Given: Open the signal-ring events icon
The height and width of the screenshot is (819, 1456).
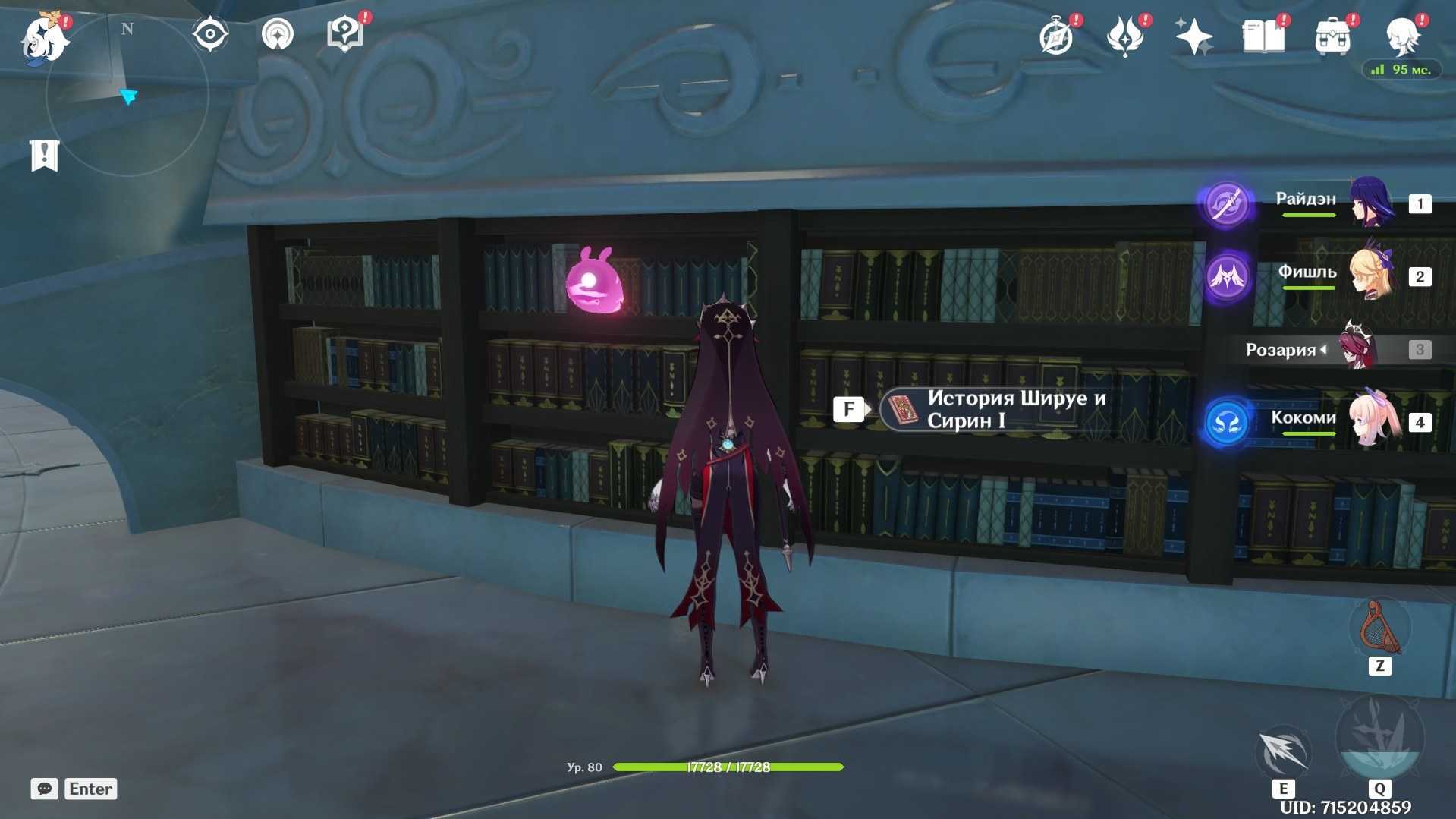Looking at the screenshot, I should (277, 35).
